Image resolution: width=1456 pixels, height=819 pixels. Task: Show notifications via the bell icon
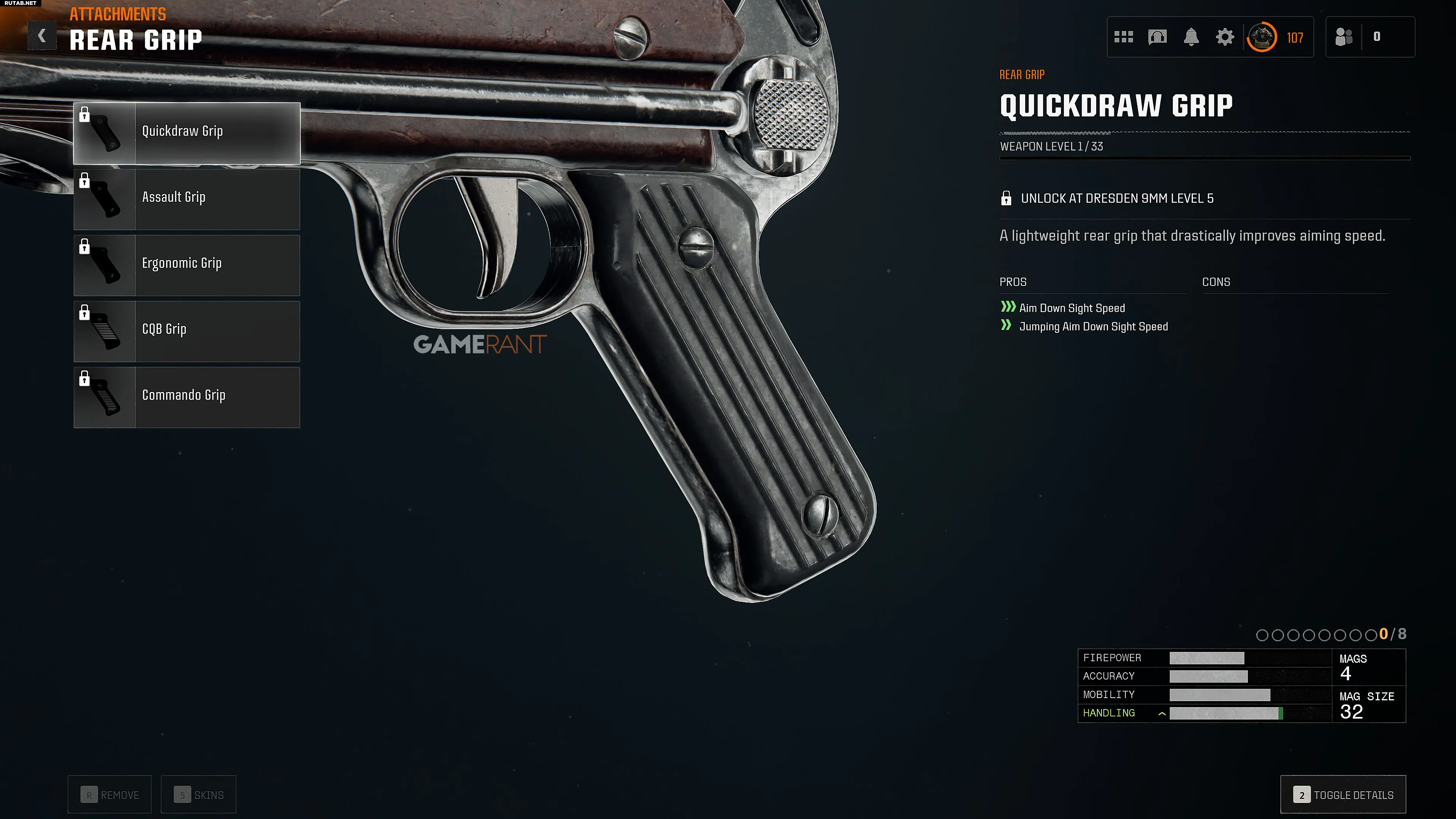click(x=1191, y=37)
